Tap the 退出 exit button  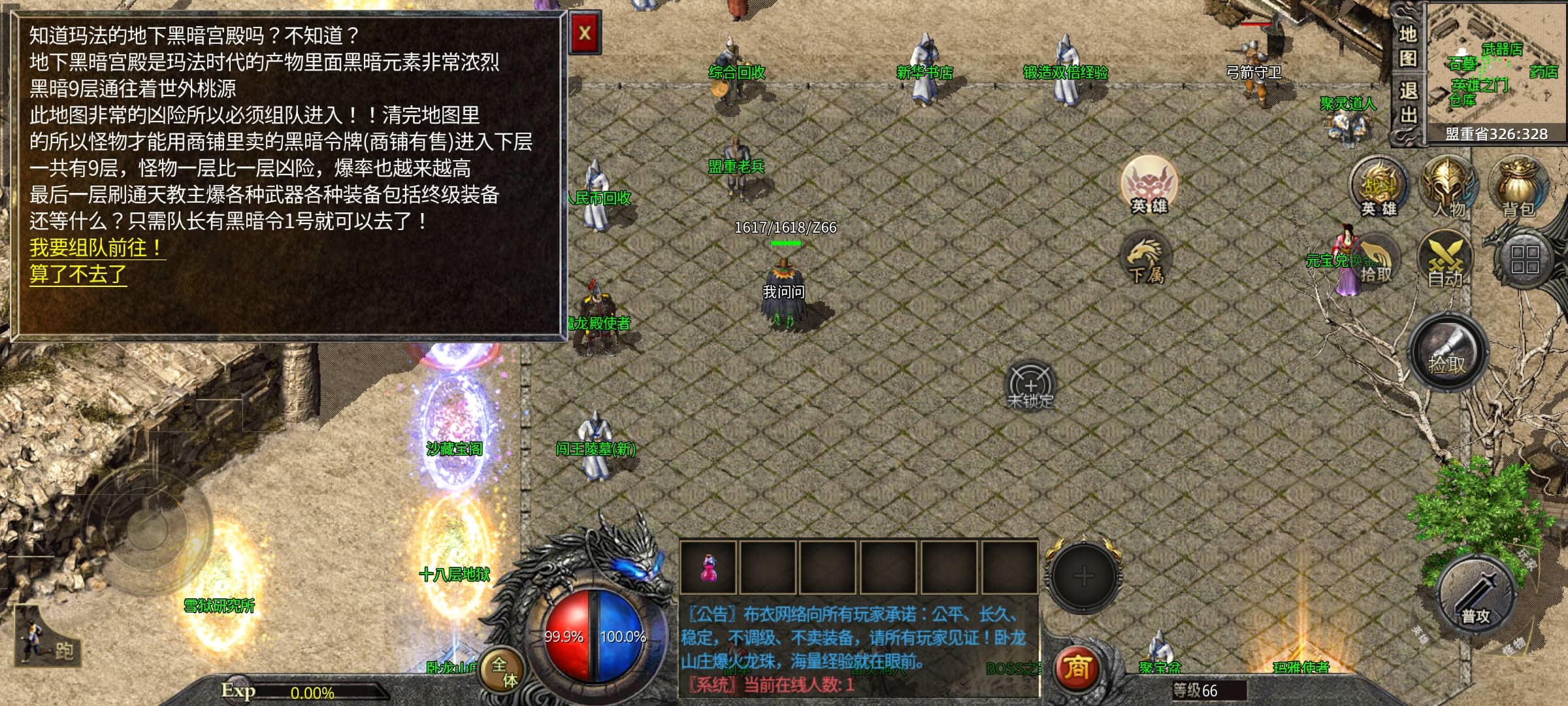1408,102
